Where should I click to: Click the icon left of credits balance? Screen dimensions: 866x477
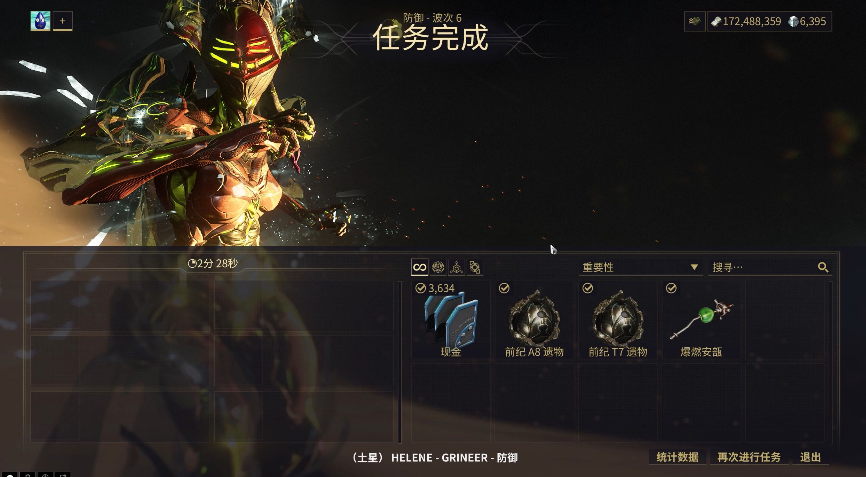point(694,20)
